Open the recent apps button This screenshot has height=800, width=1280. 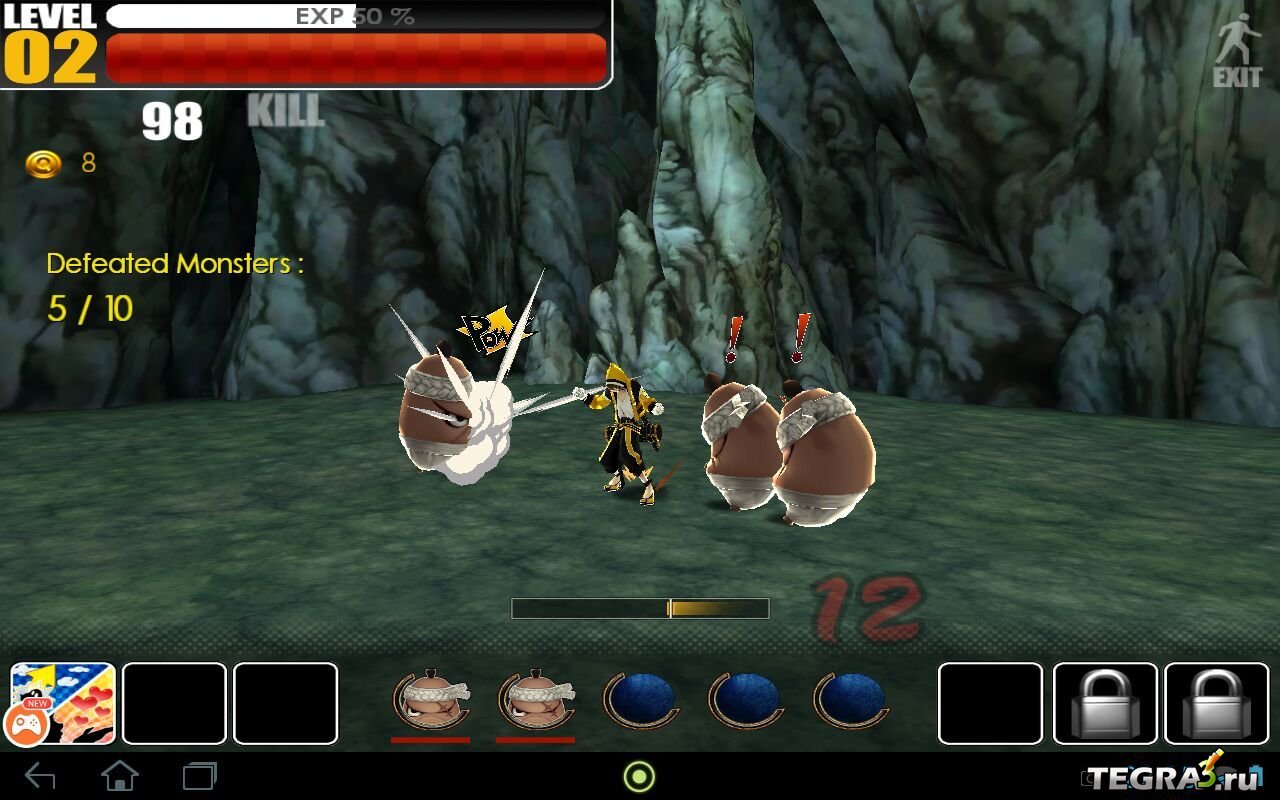point(199,776)
